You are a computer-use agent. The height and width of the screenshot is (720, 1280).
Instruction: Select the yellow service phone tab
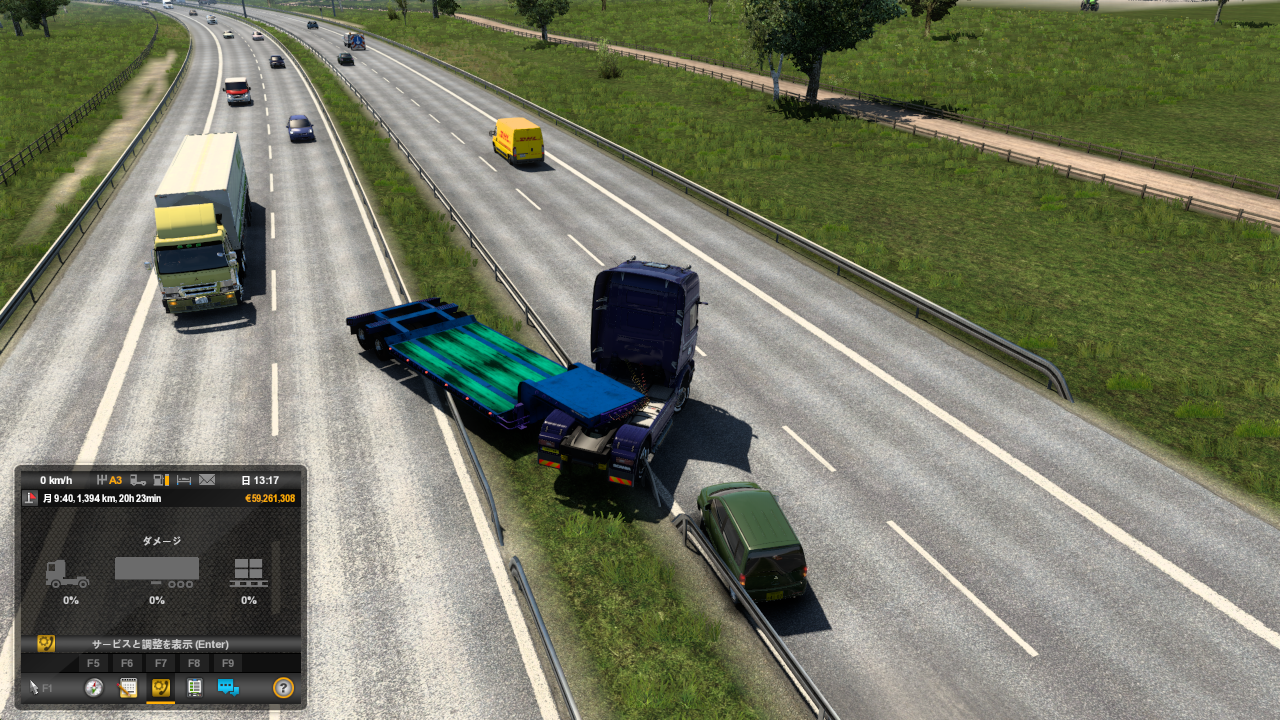pos(160,687)
